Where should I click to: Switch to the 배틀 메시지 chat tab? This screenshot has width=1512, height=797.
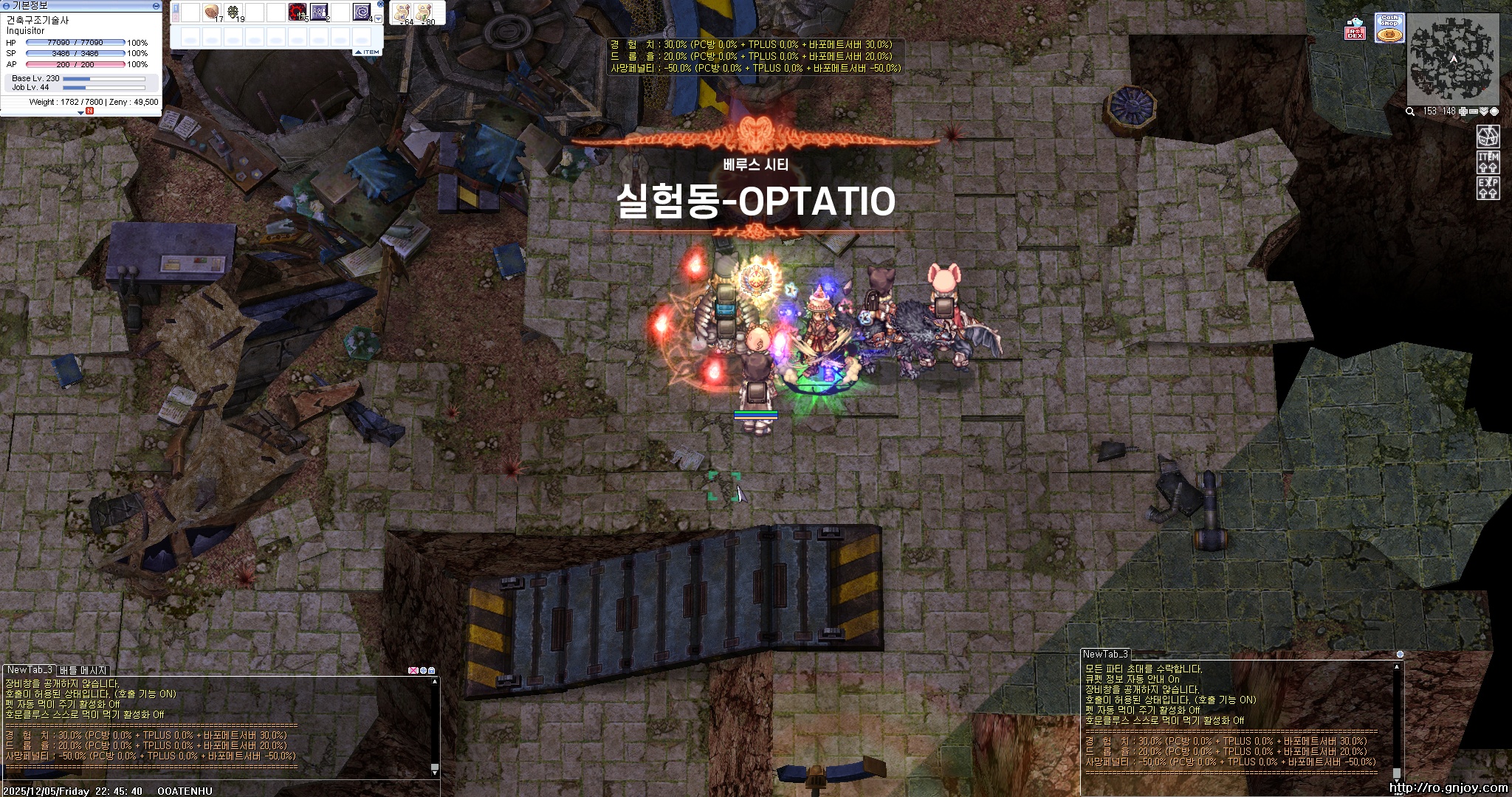point(83,669)
